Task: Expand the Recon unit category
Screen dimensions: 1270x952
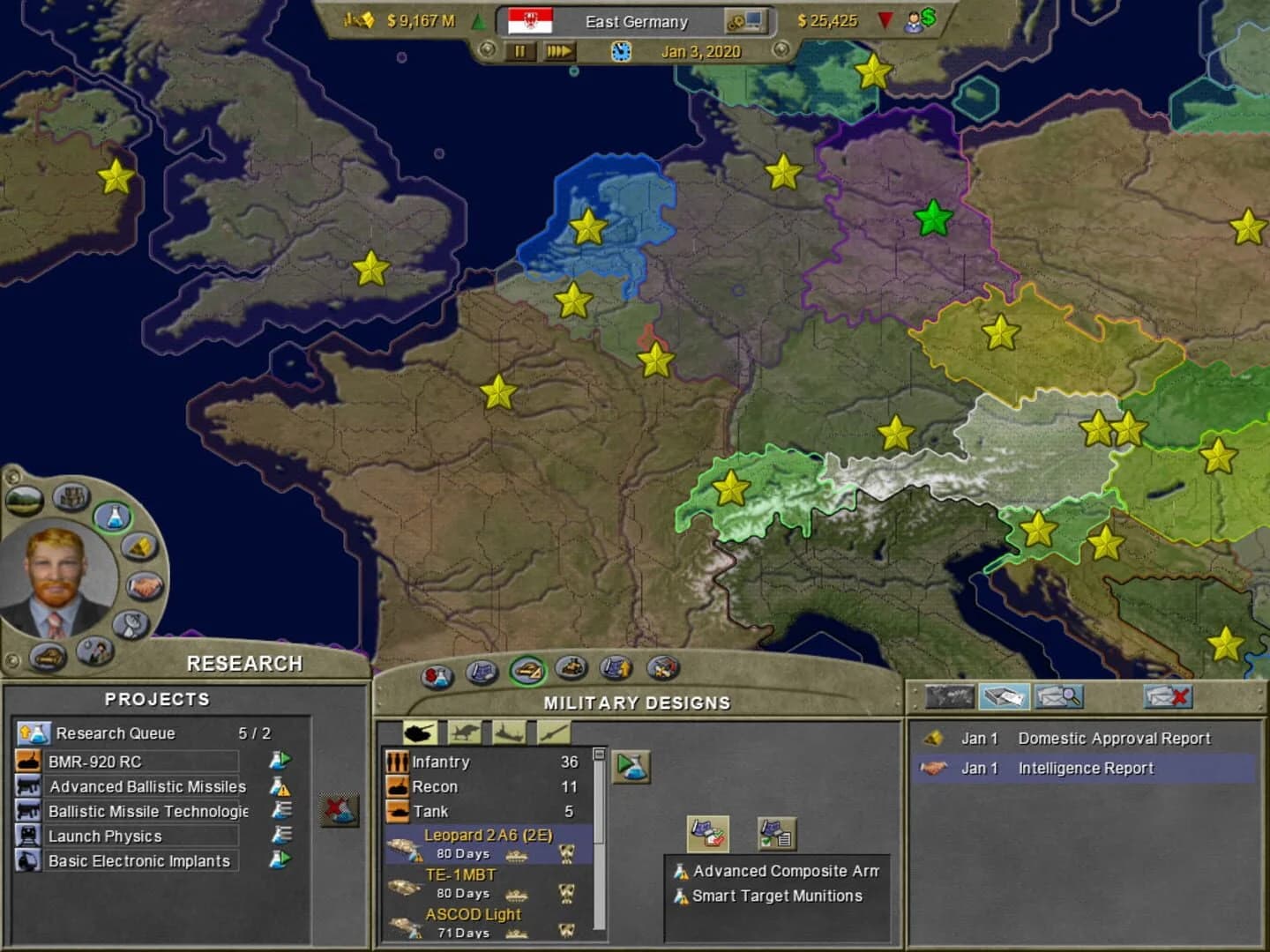Action: 436,786
